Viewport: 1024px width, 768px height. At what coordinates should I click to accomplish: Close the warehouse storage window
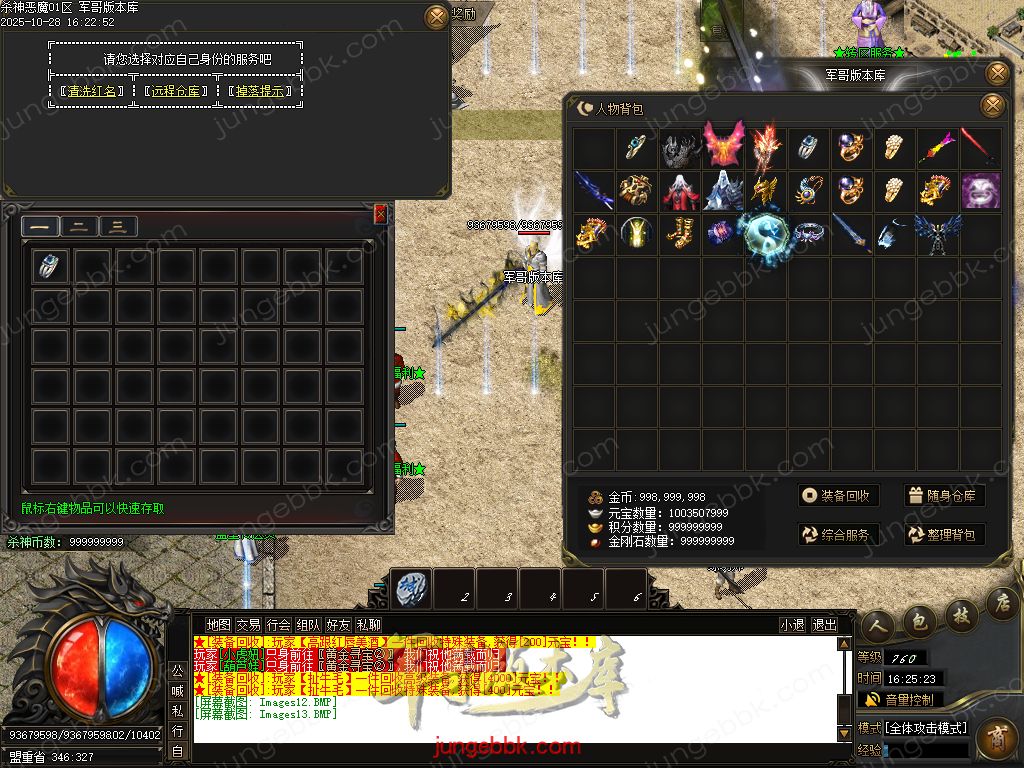click(380, 214)
